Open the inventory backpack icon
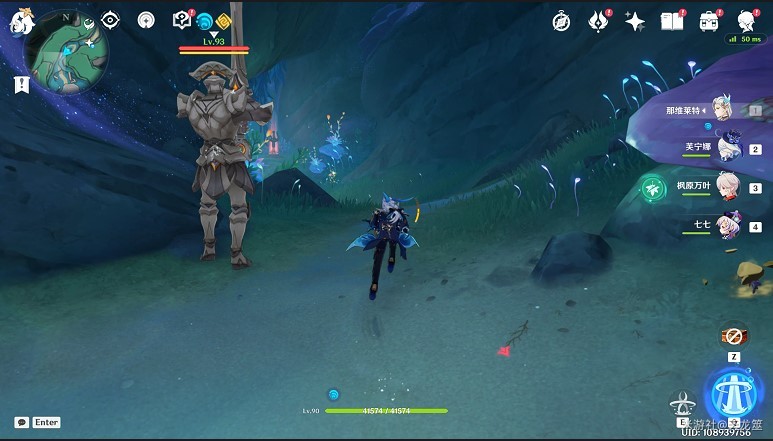 click(709, 21)
